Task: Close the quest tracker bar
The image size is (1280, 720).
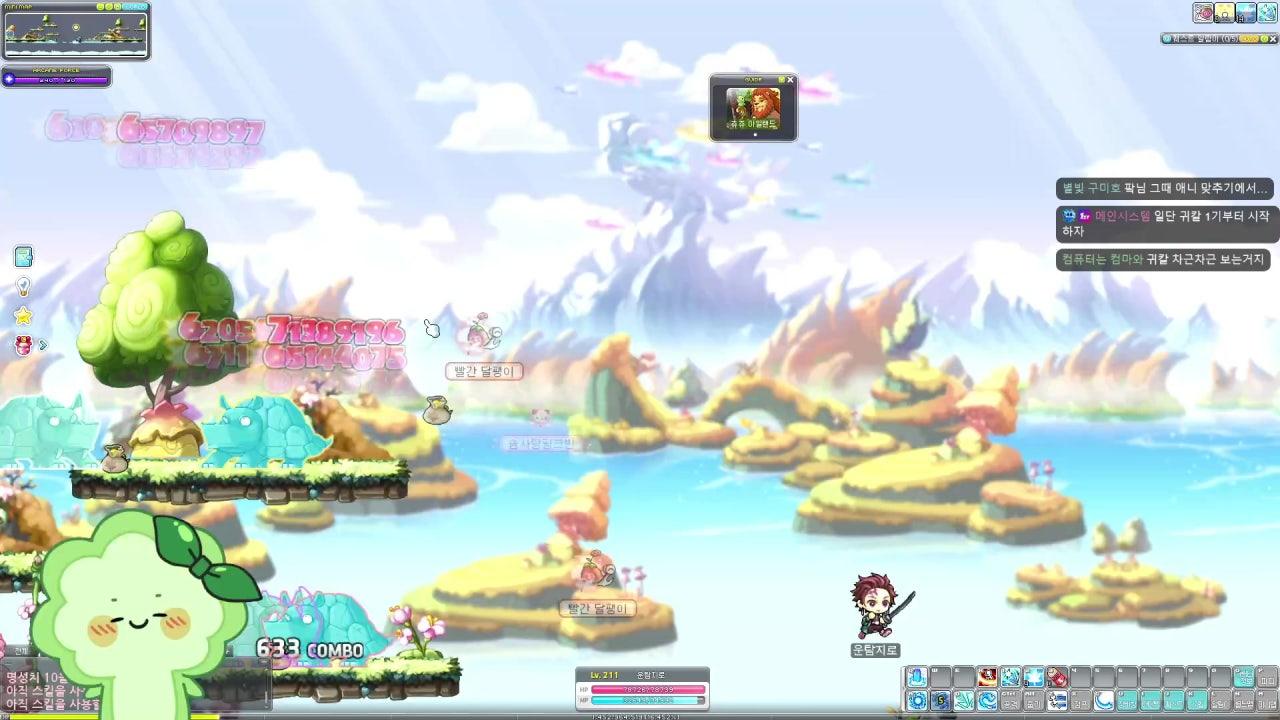Action: coord(1272,39)
